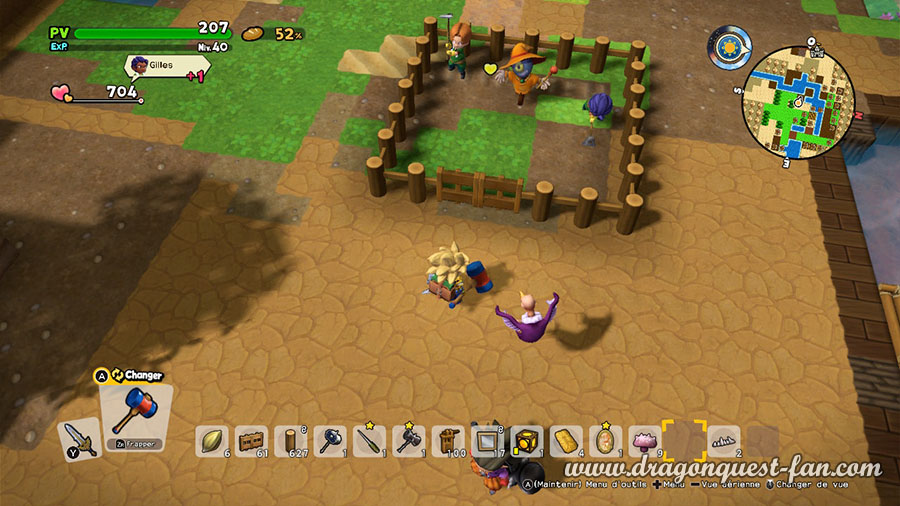The image size is (900, 506).
Task: Click the heart gratitude points icon
Action: [63, 93]
